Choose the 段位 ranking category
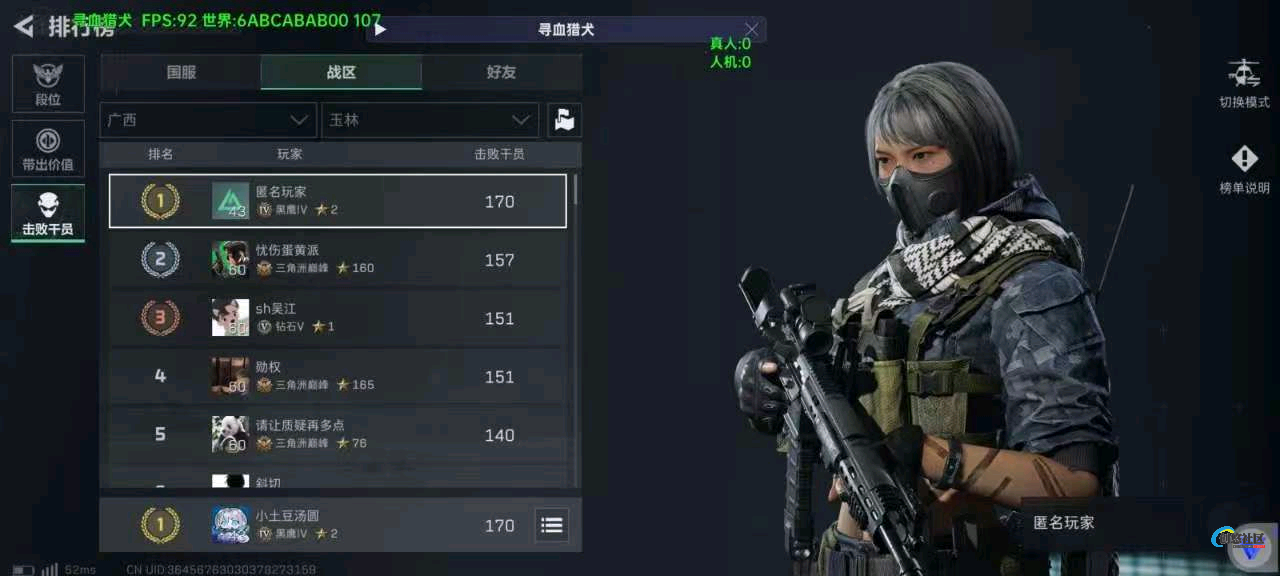The width and height of the screenshot is (1280, 576). click(x=48, y=84)
